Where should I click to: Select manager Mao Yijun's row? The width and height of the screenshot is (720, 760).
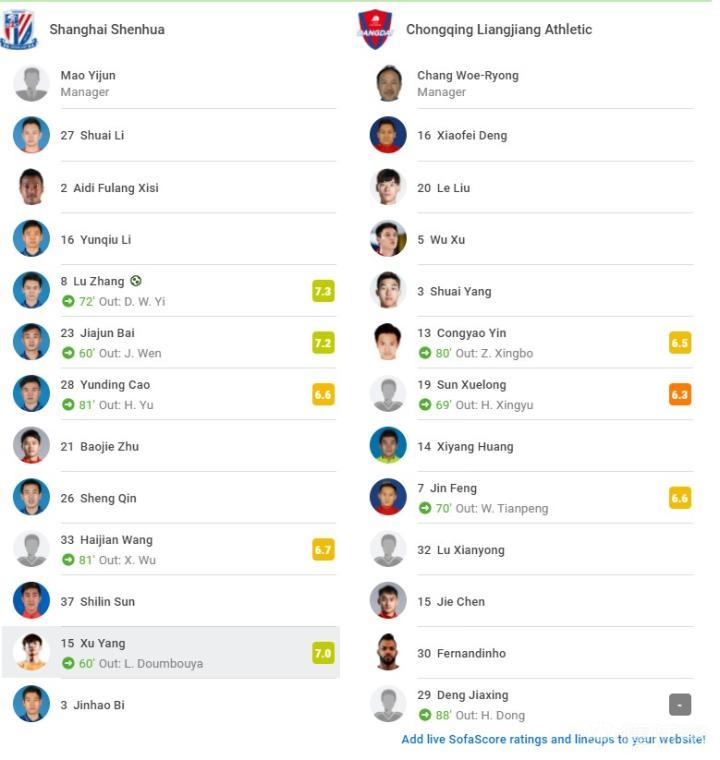pyautogui.click(x=88, y=83)
